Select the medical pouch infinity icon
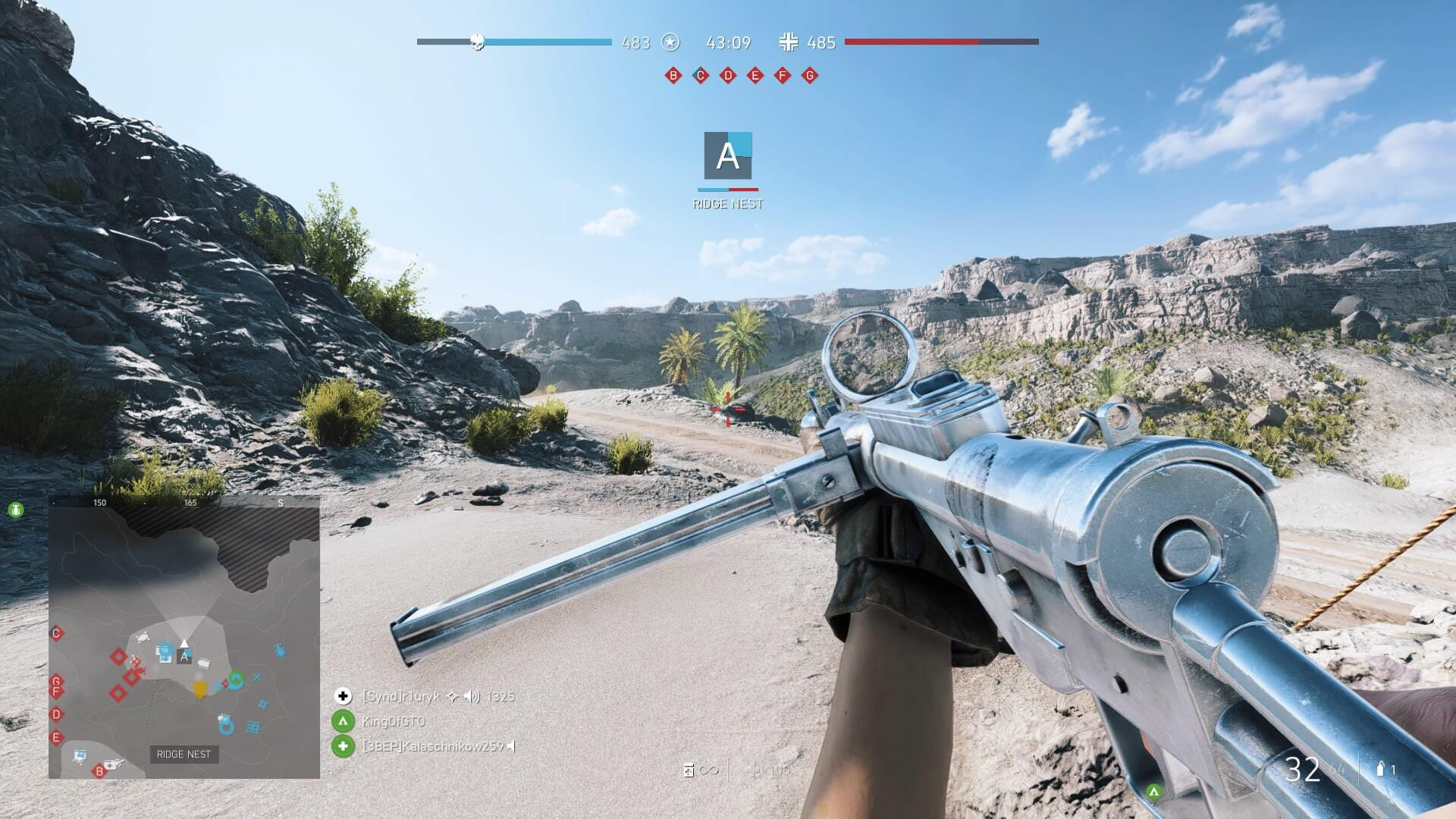1456x819 pixels. point(700,770)
